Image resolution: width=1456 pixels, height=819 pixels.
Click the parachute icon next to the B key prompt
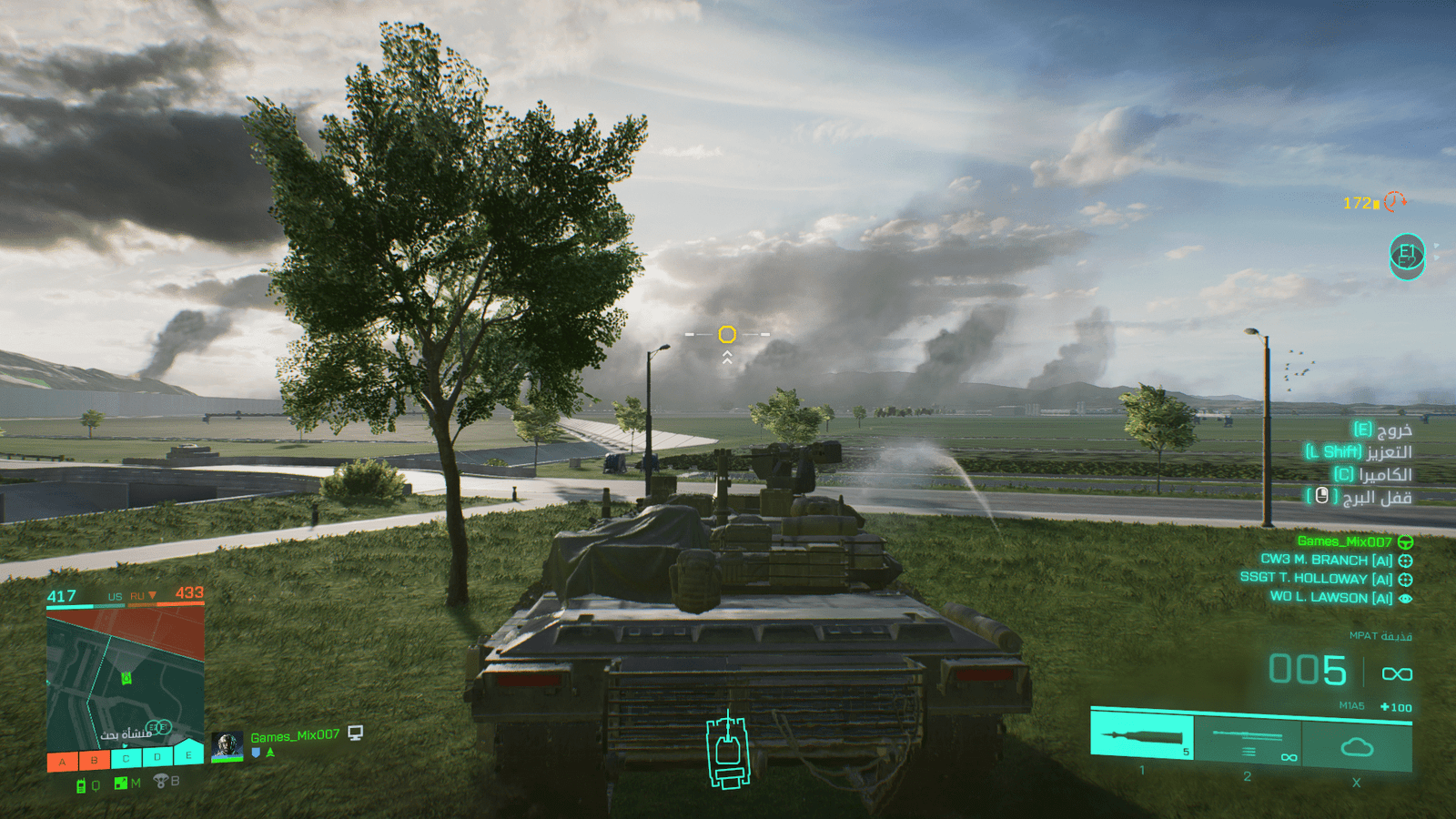[160, 781]
